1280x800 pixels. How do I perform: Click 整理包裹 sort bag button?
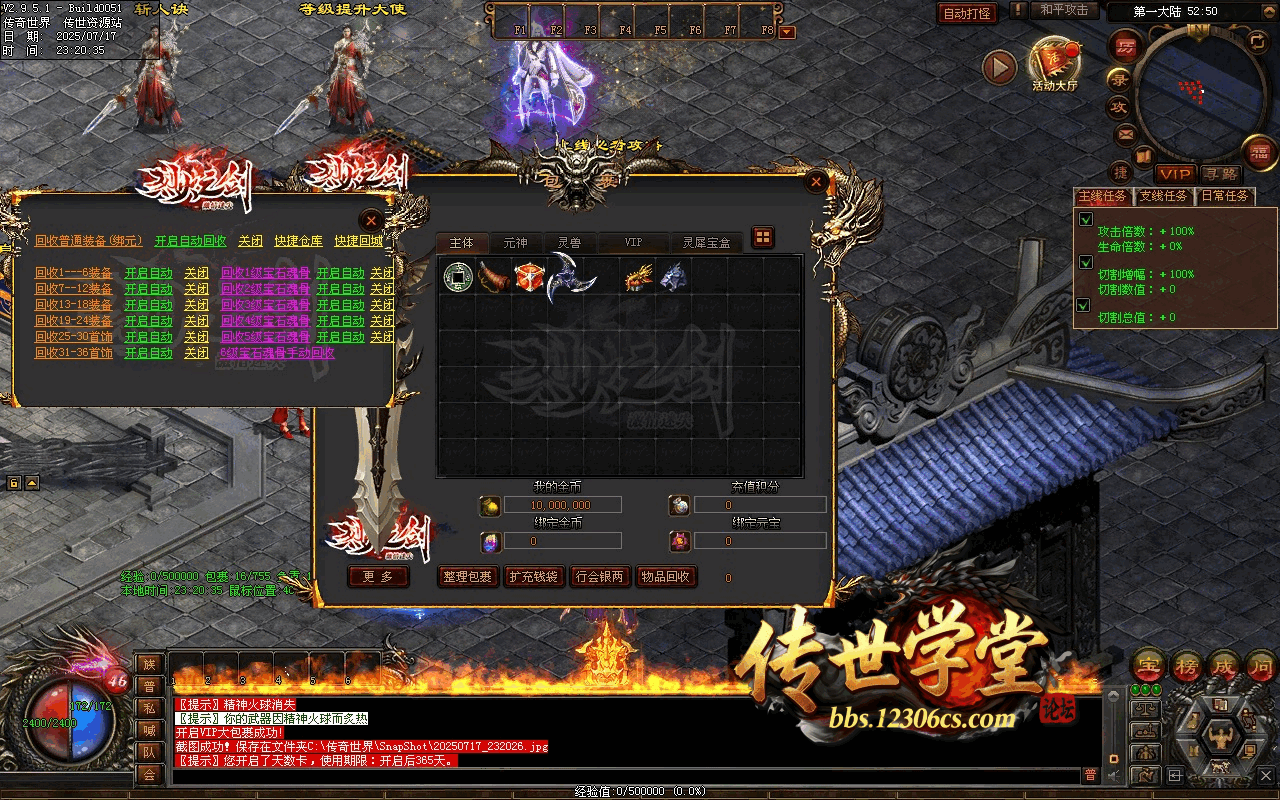(466, 577)
